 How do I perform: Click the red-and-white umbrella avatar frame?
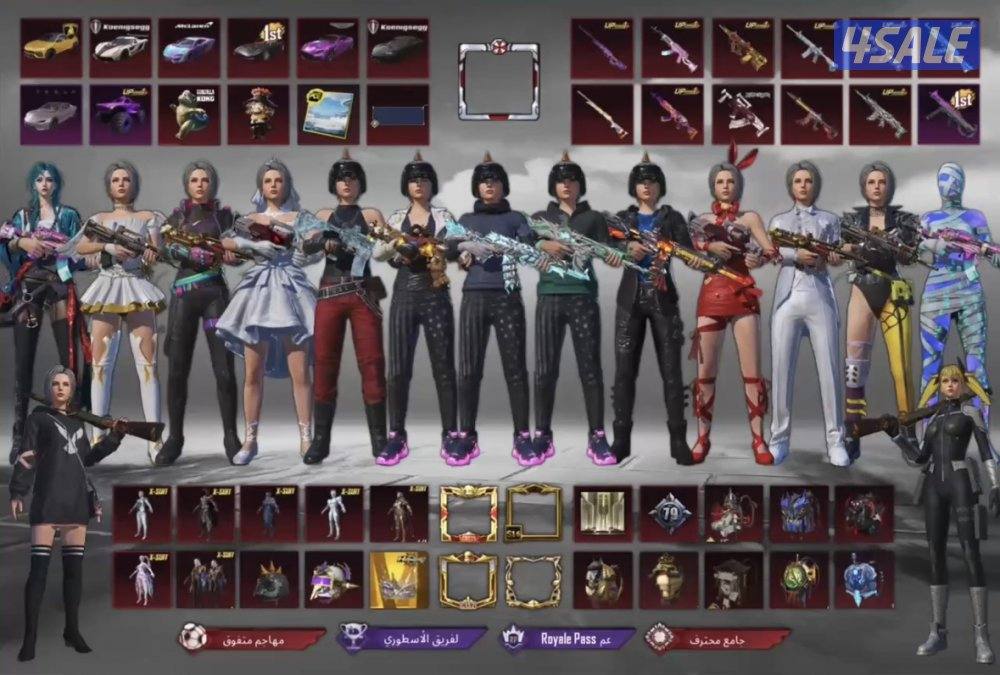tap(498, 80)
